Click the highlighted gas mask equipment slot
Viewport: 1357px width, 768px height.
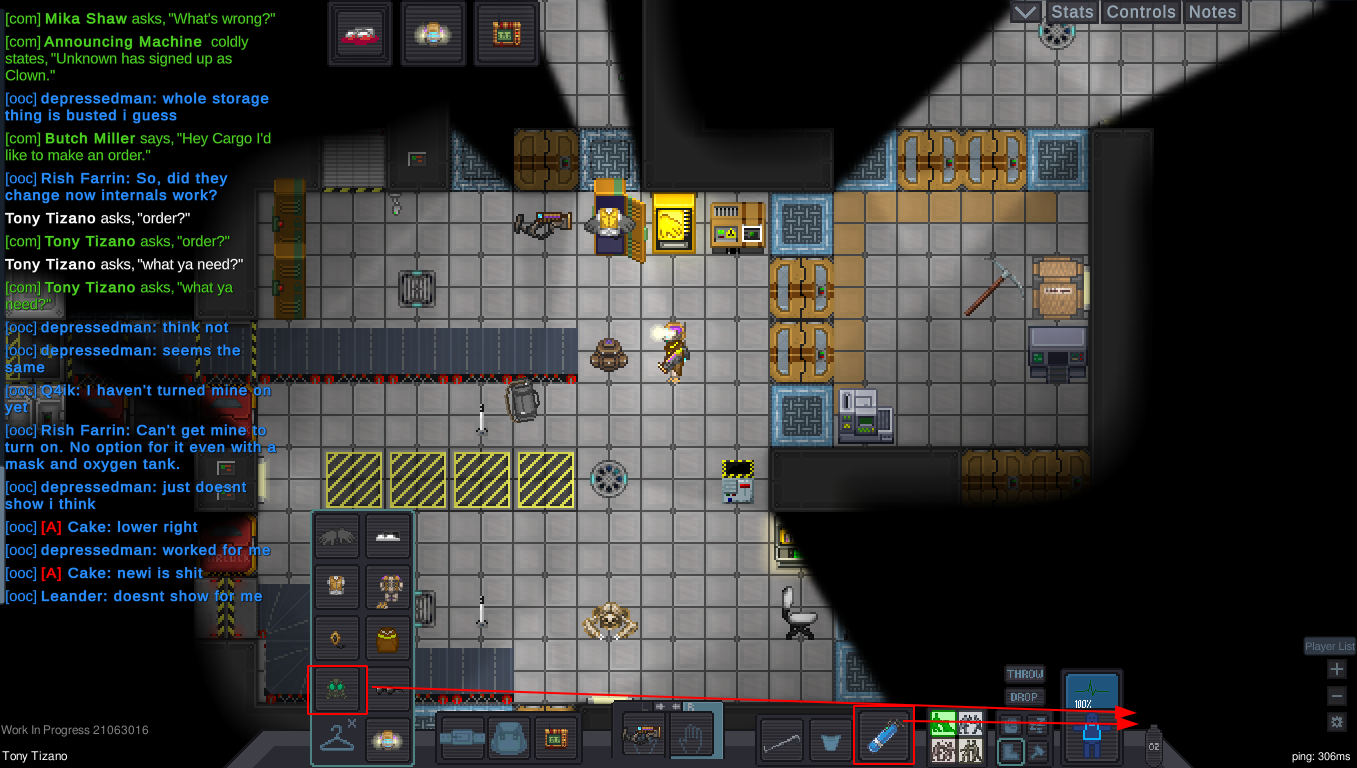click(x=338, y=688)
